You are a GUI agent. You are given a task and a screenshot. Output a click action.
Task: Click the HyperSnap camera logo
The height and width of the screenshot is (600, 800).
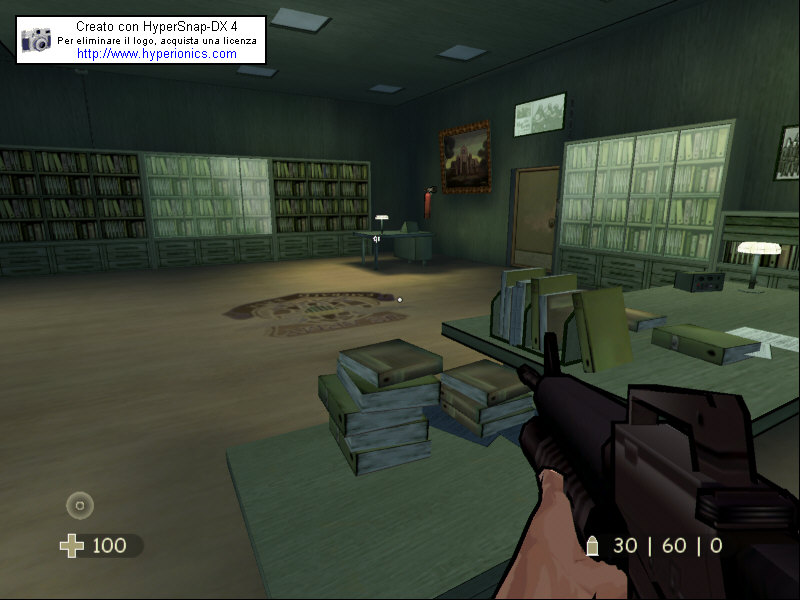37,40
